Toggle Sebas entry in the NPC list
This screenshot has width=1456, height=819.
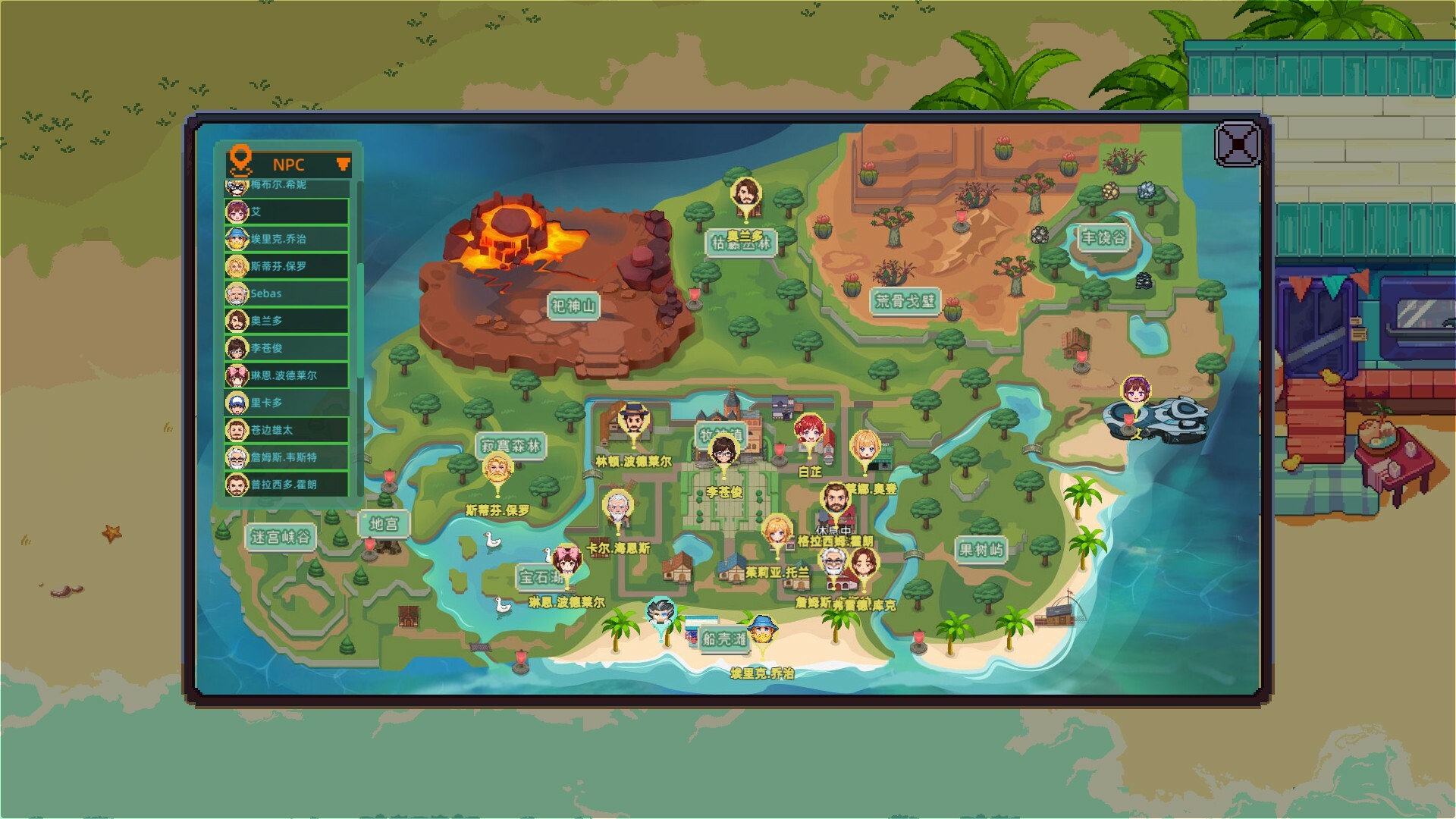click(x=284, y=294)
